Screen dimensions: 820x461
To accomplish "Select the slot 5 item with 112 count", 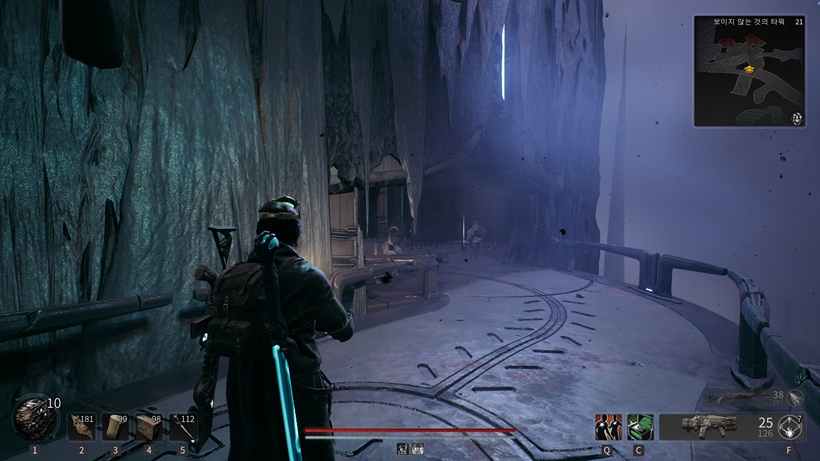I will 181,425.
